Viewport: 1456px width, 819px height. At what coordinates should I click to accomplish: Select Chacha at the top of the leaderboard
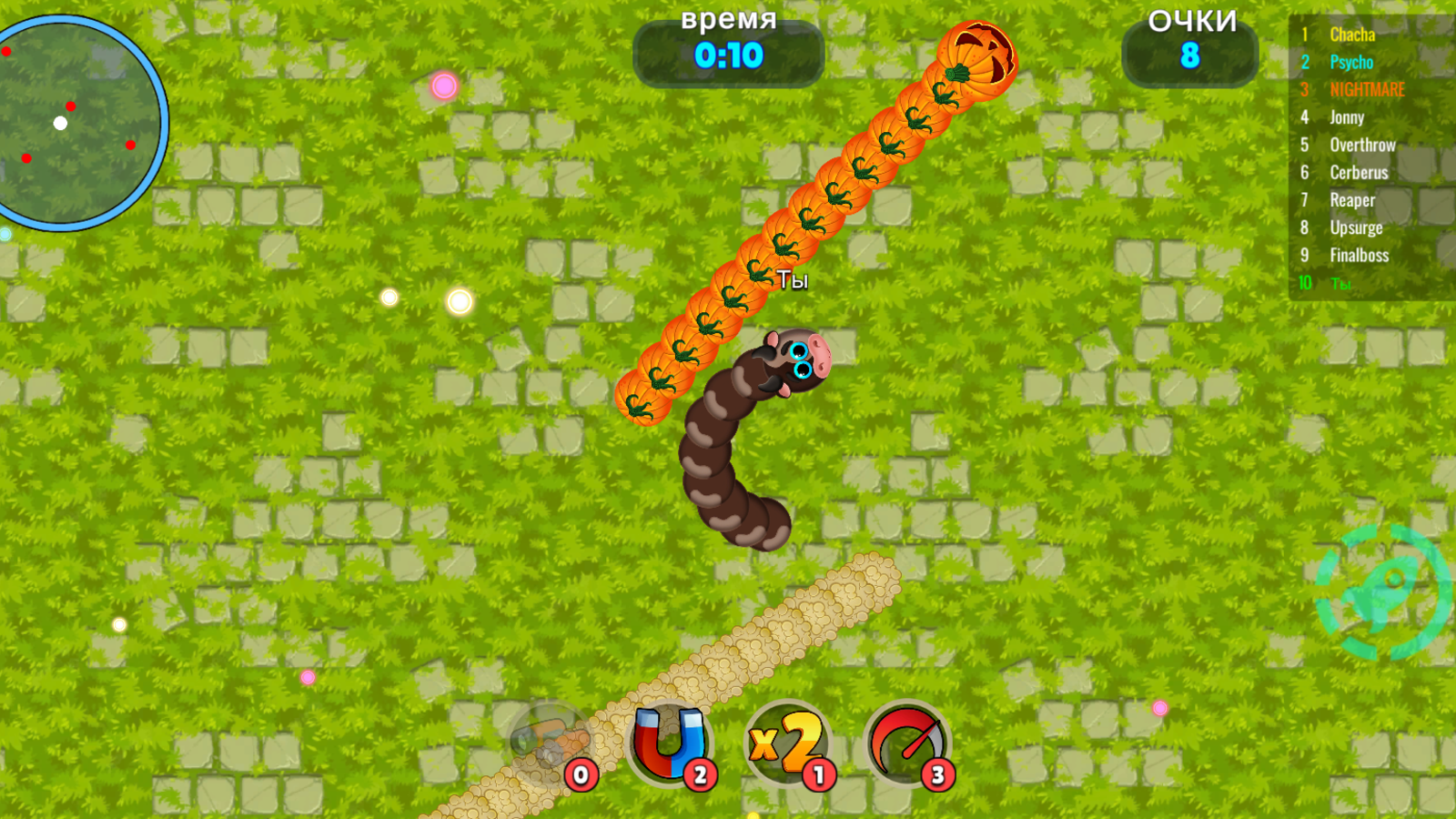1351,35
